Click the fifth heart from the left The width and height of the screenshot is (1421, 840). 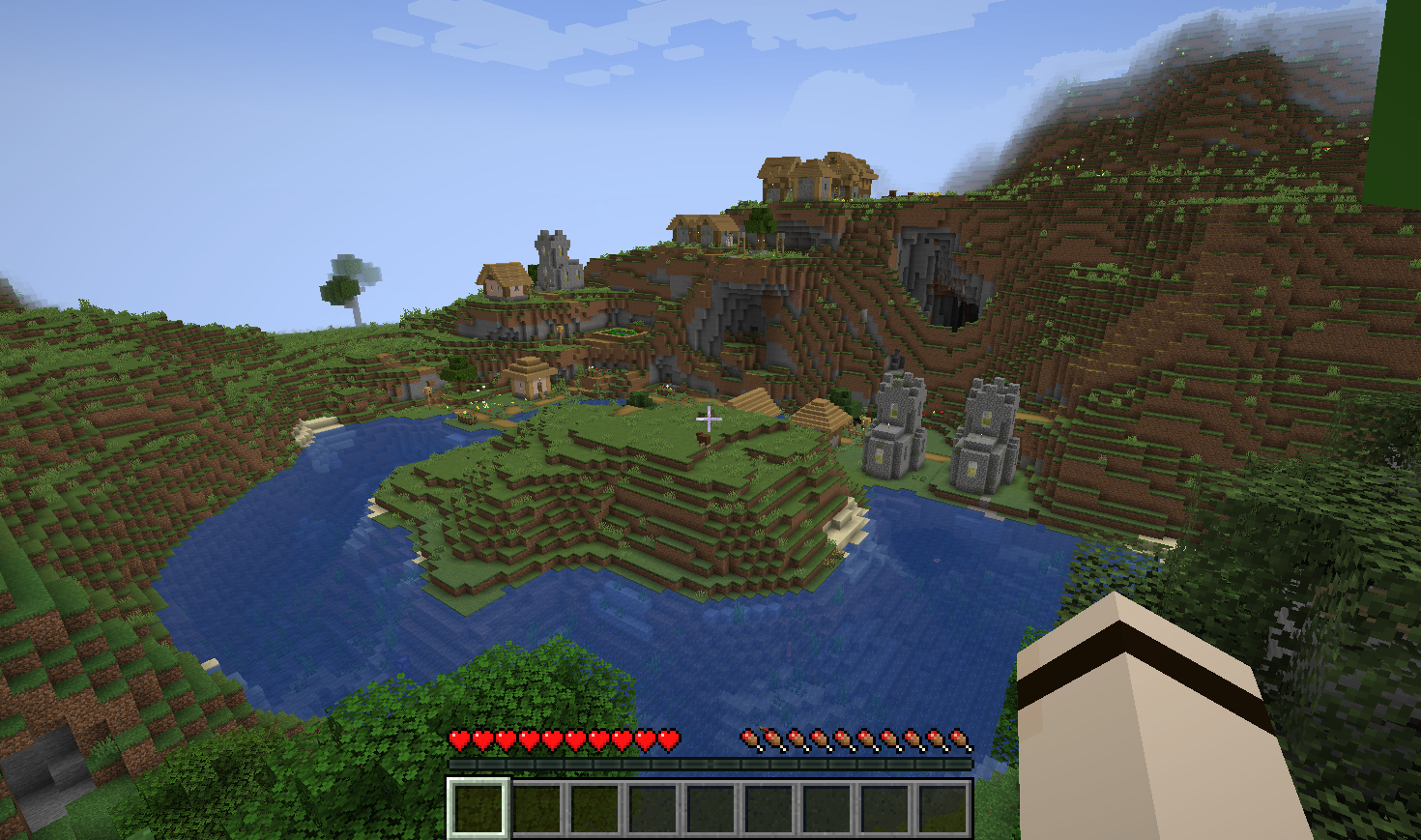pos(551,739)
